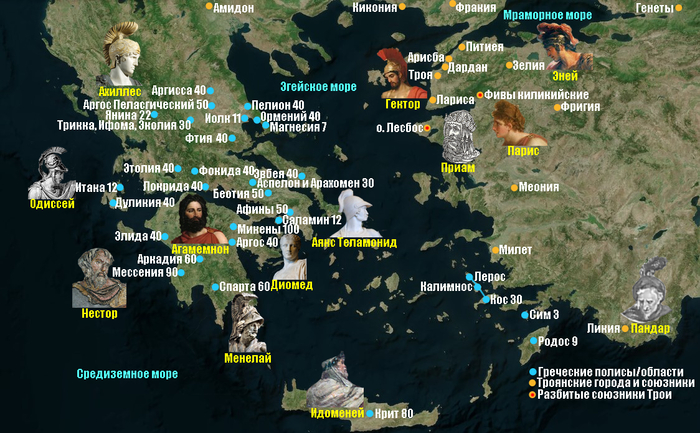The image size is (700, 433).
Task: Click the Крит 80 map marker
Action: 368,414
